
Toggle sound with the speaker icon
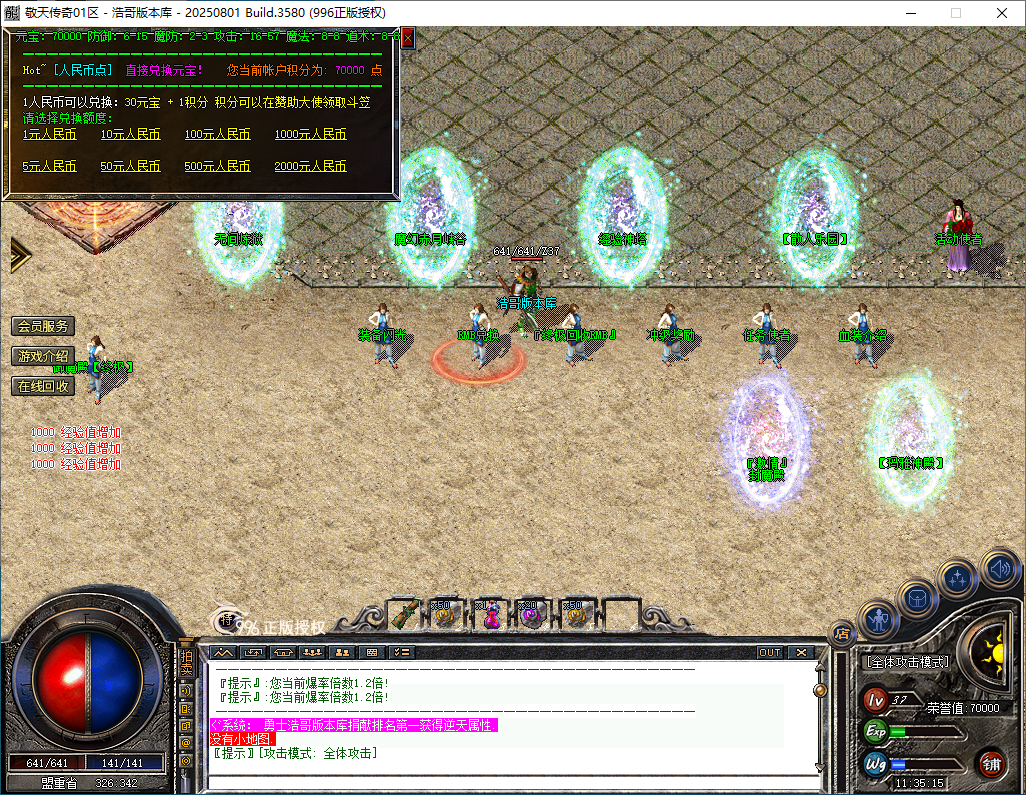click(x=998, y=568)
